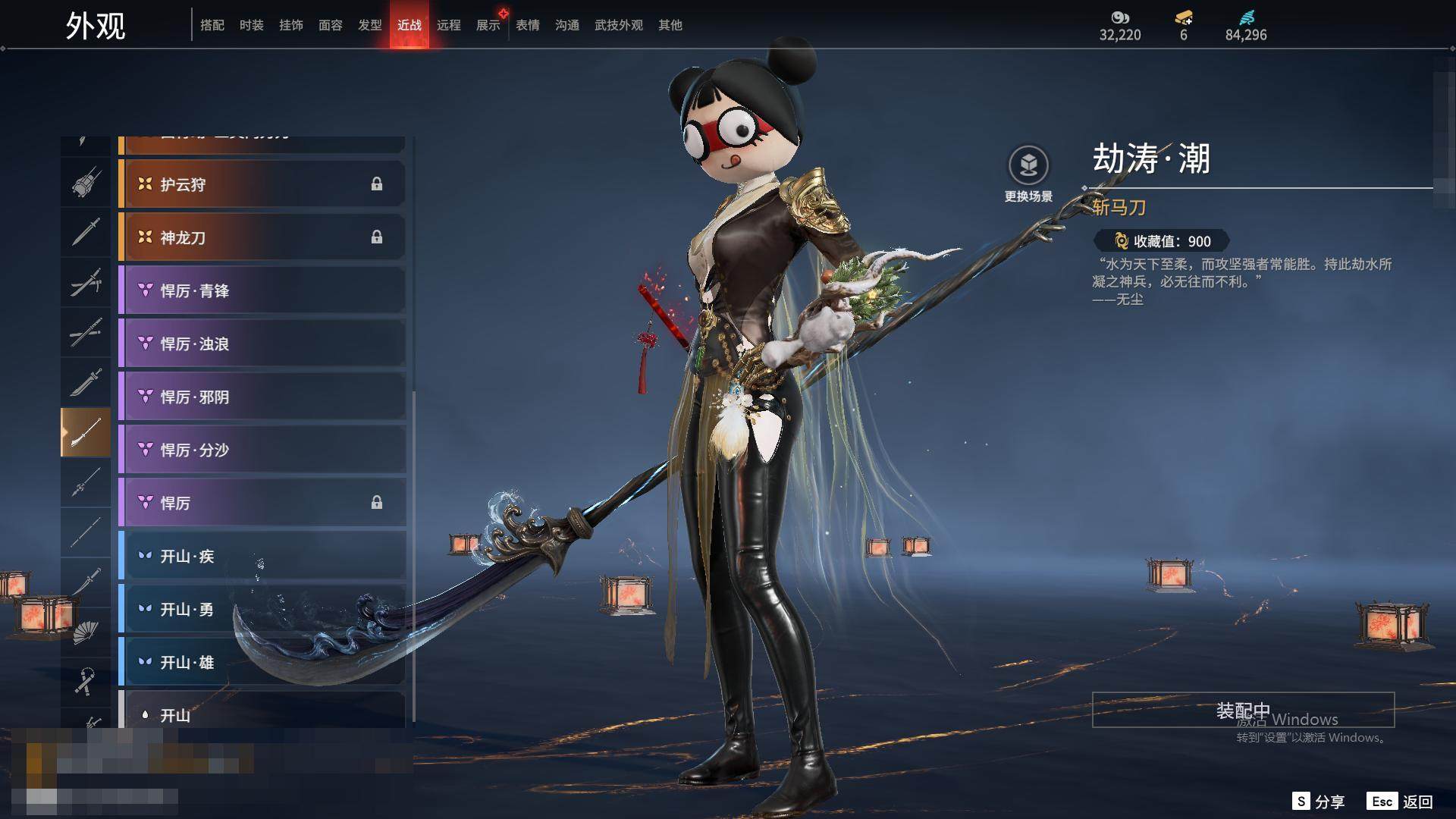Select the 悍厉·青锋 skin
This screenshot has width=1456, height=819.
tap(262, 290)
